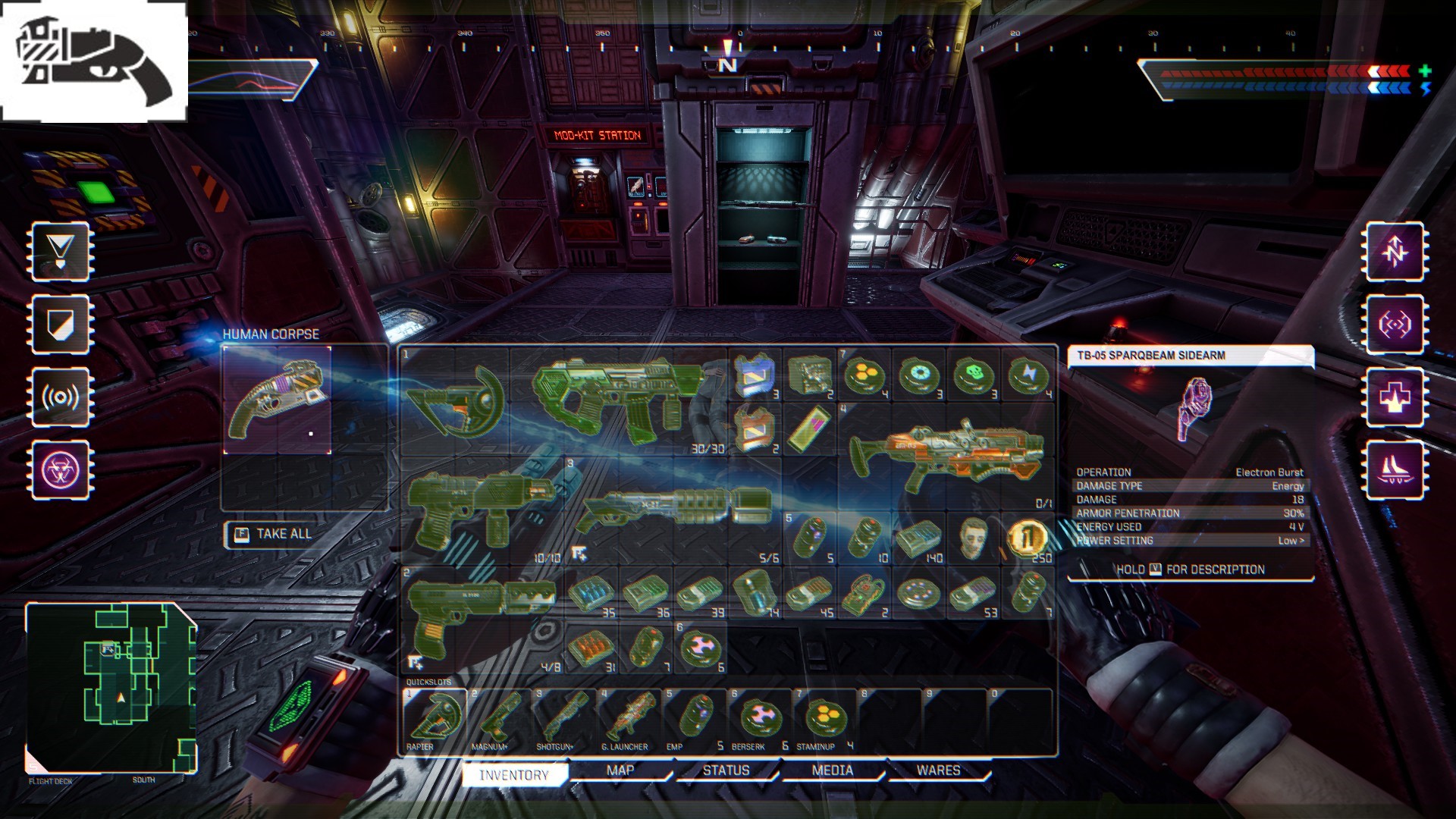Show the Media tab

coord(832,770)
